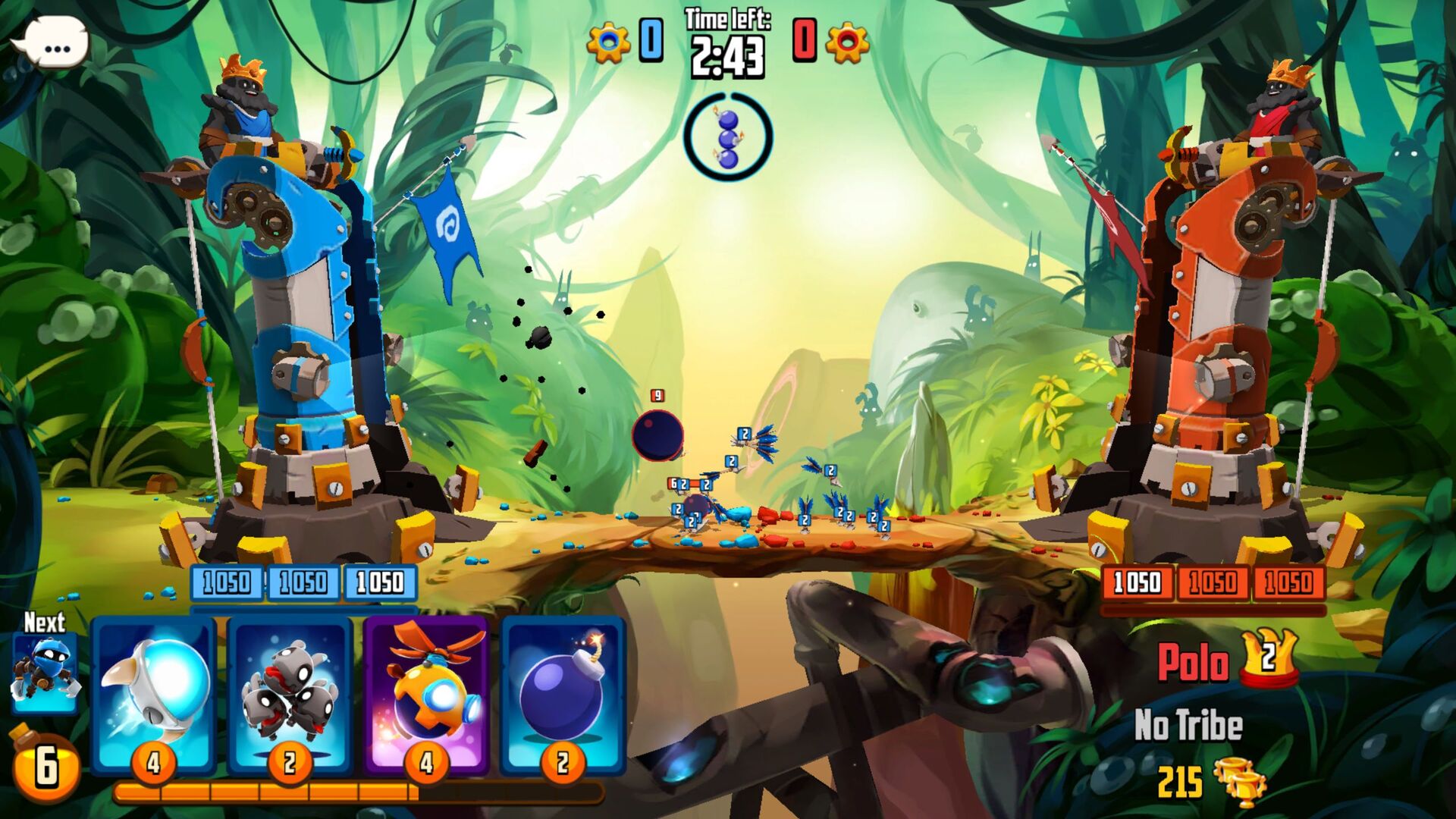Tap the stacked bombs indicator below the timer
1456x819 pixels.
(730, 136)
